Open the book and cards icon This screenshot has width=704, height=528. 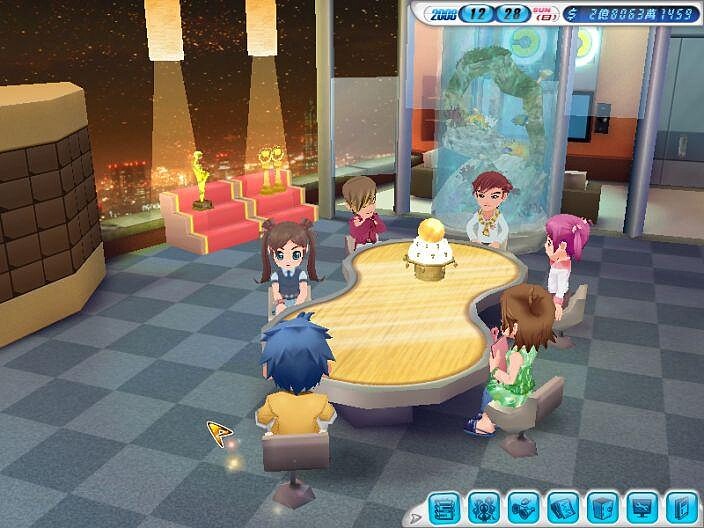coord(562,507)
